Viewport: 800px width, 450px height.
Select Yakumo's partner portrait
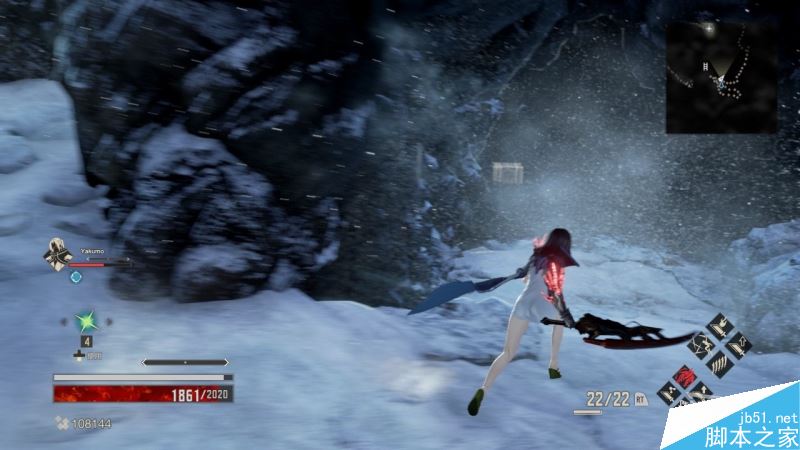click(55, 254)
